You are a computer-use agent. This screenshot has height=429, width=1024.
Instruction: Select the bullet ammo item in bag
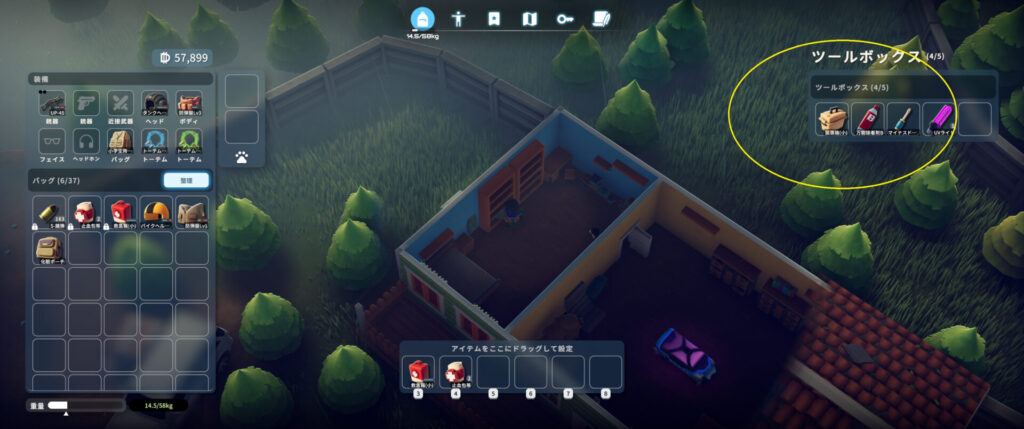tap(51, 213)
